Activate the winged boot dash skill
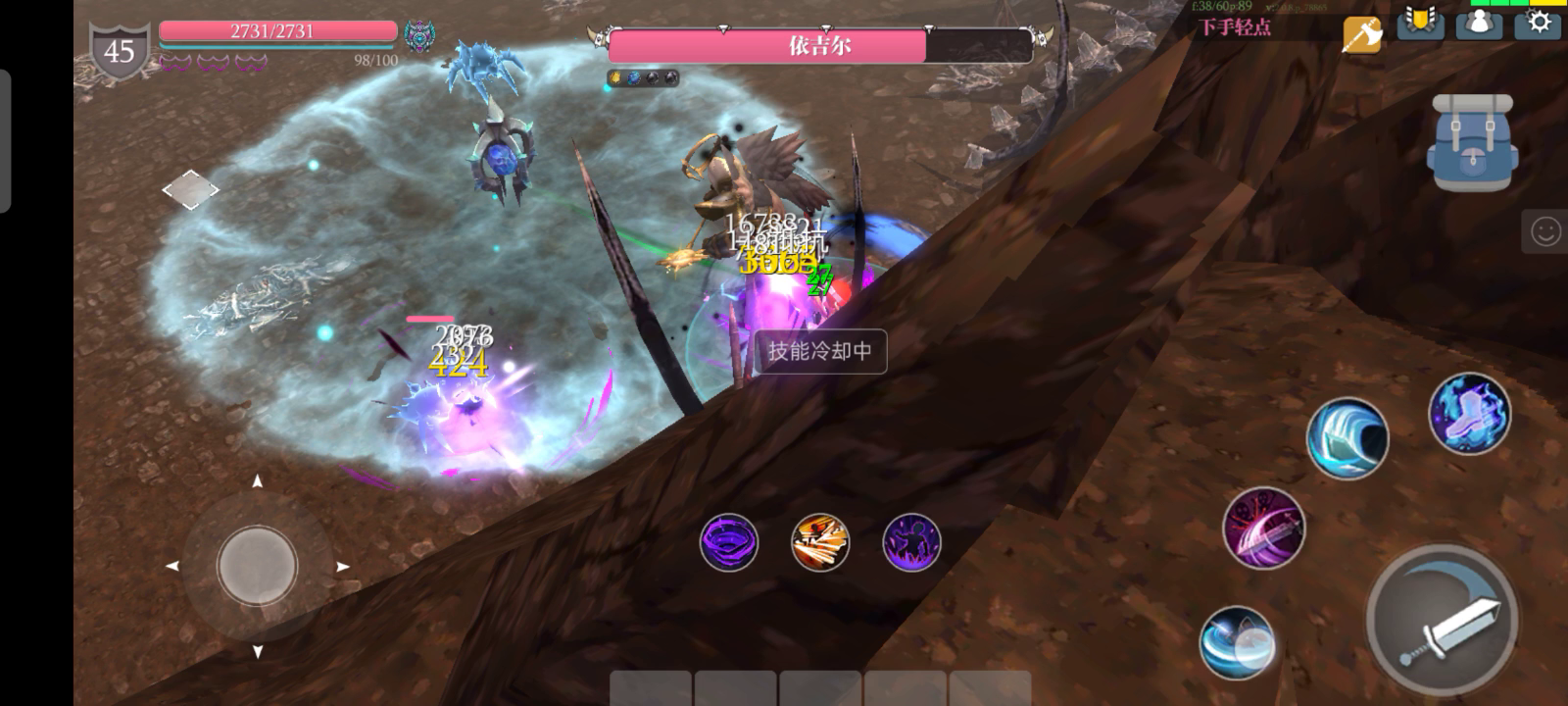Viewport: 1568px width, 706px height. pyautogui.click(x=1469, y=414)
